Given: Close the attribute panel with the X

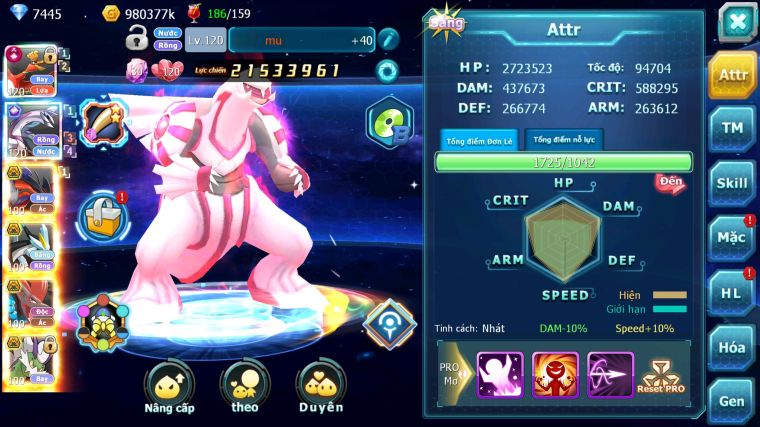Looking at the screenshot, I should point(736,22).
